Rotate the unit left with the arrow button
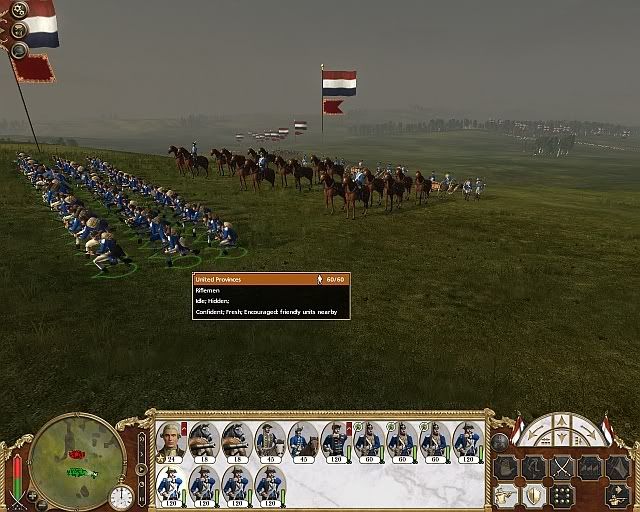The image size is (640, 512). click(536, 434)
